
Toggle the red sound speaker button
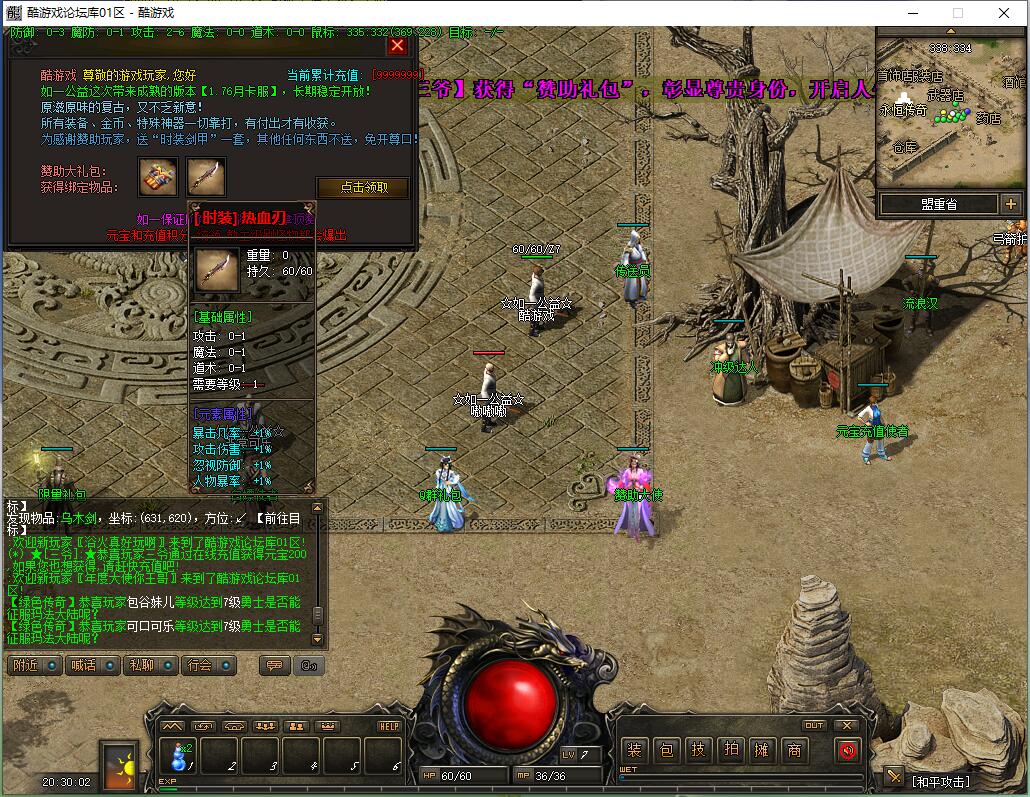coord(848,750)
